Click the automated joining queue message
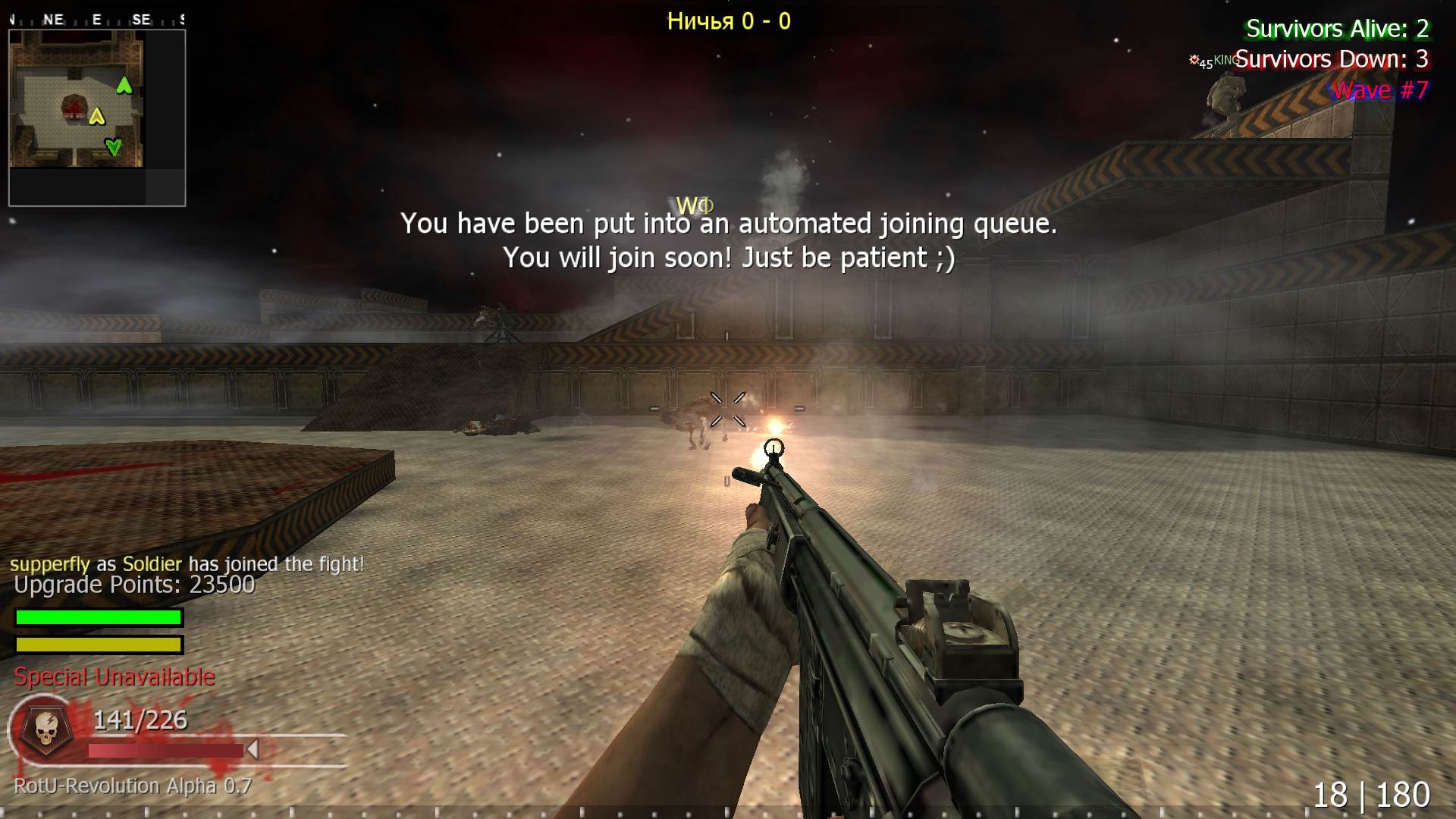The height and width of the screenshot is (819, 1456). tap(730, 240)
